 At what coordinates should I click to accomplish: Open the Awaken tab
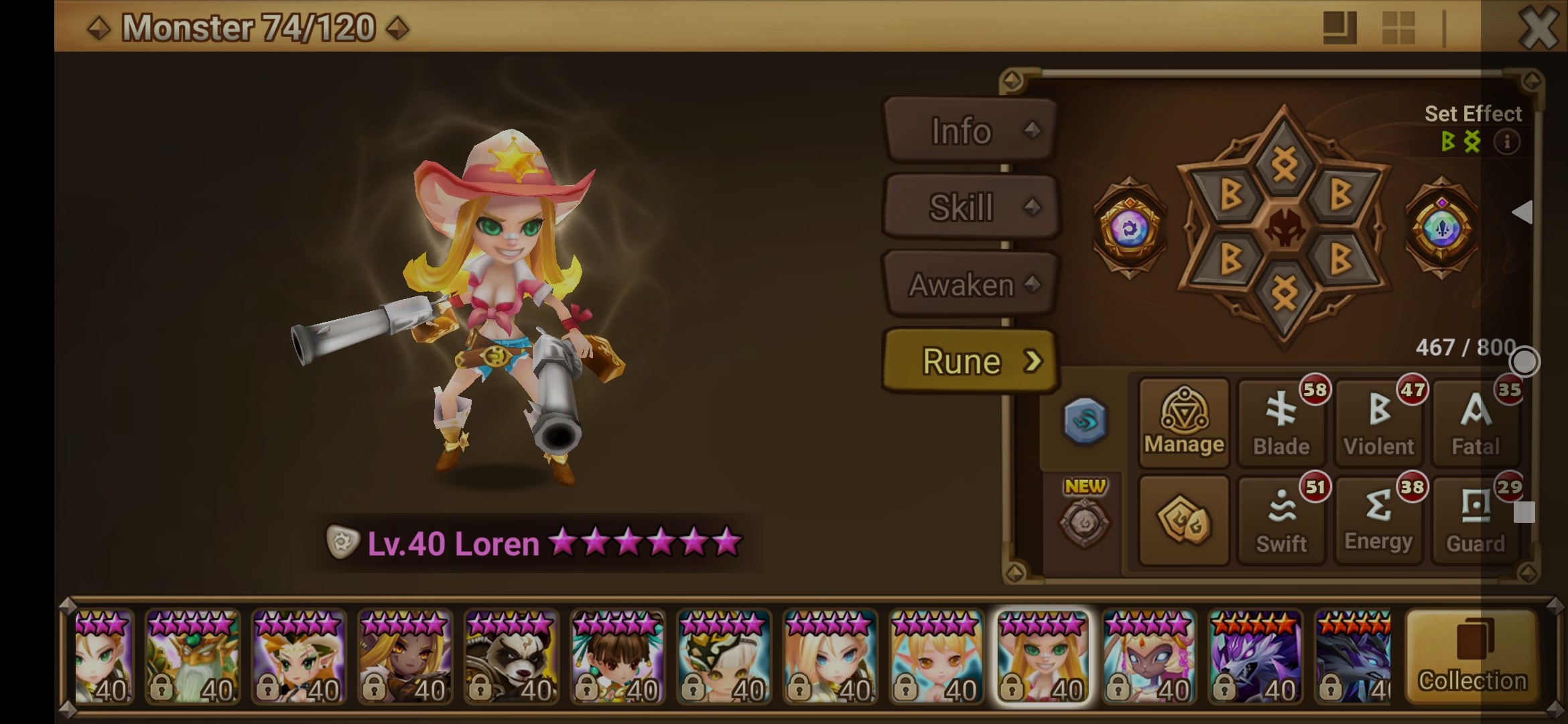970,285
